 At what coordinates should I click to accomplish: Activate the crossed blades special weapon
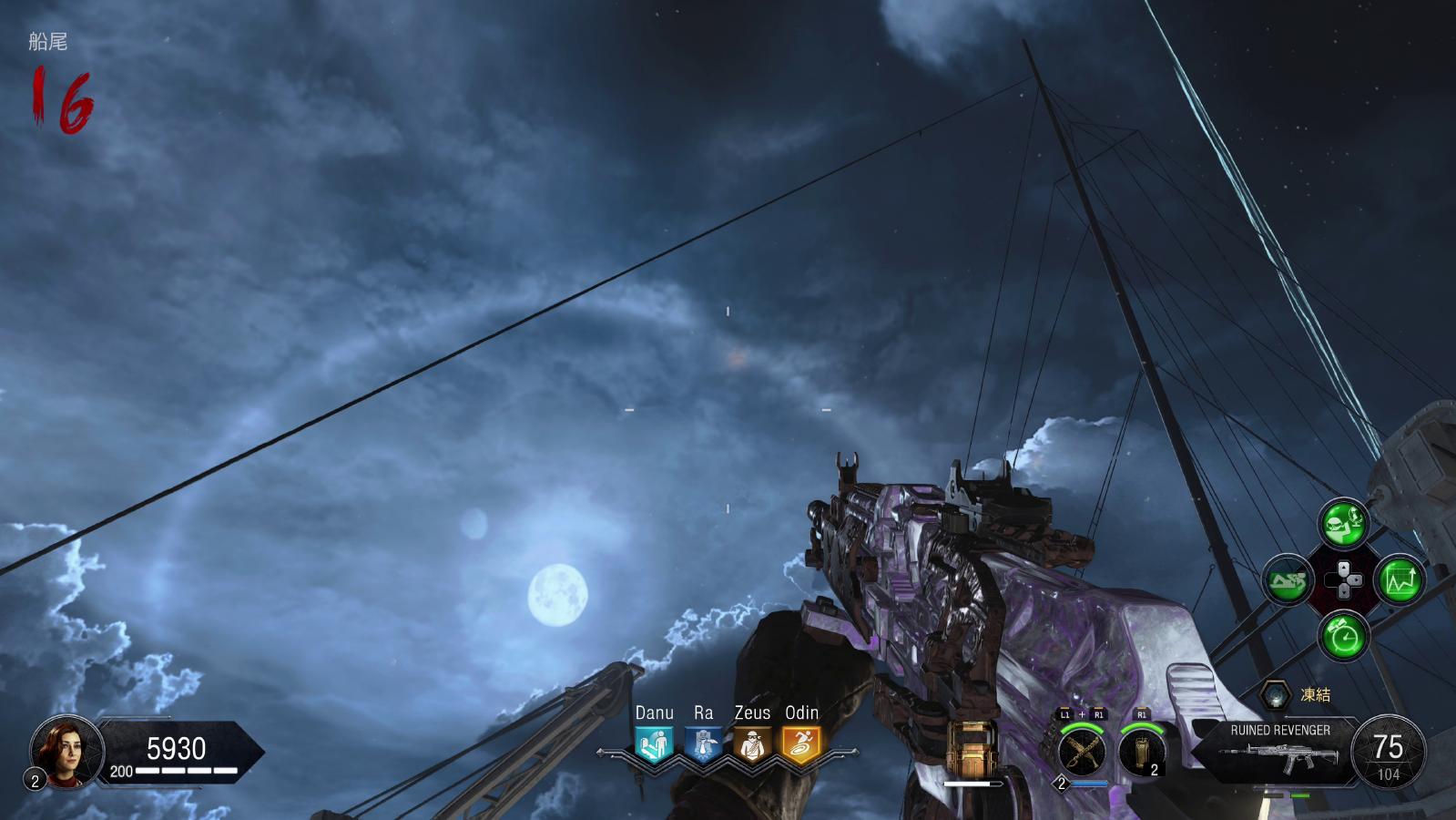coord(1082,753)
